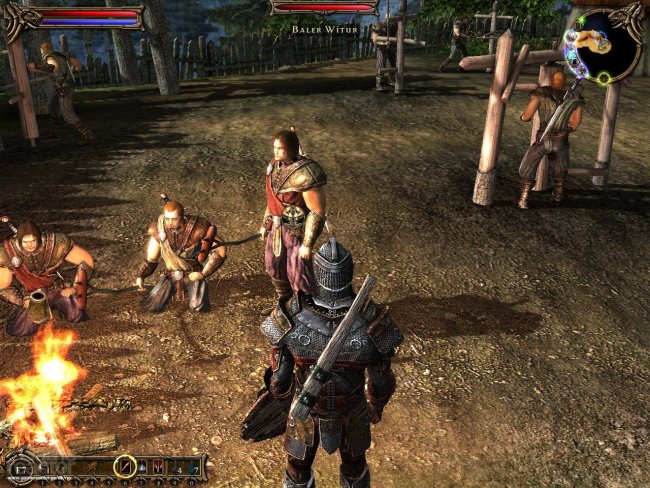Viewport: 650px width, 488px height.
Task: Use the hotbar item with count 7
Action: click(192, 469)
